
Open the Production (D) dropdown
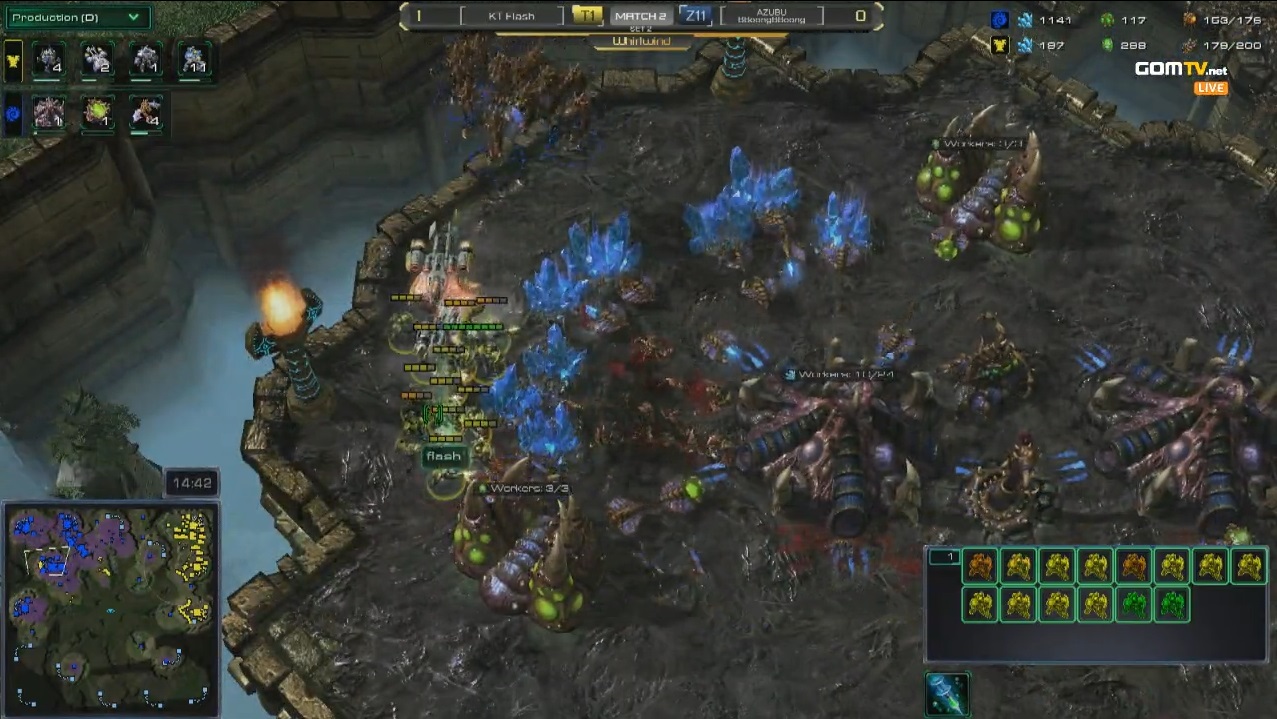[77, 17]
